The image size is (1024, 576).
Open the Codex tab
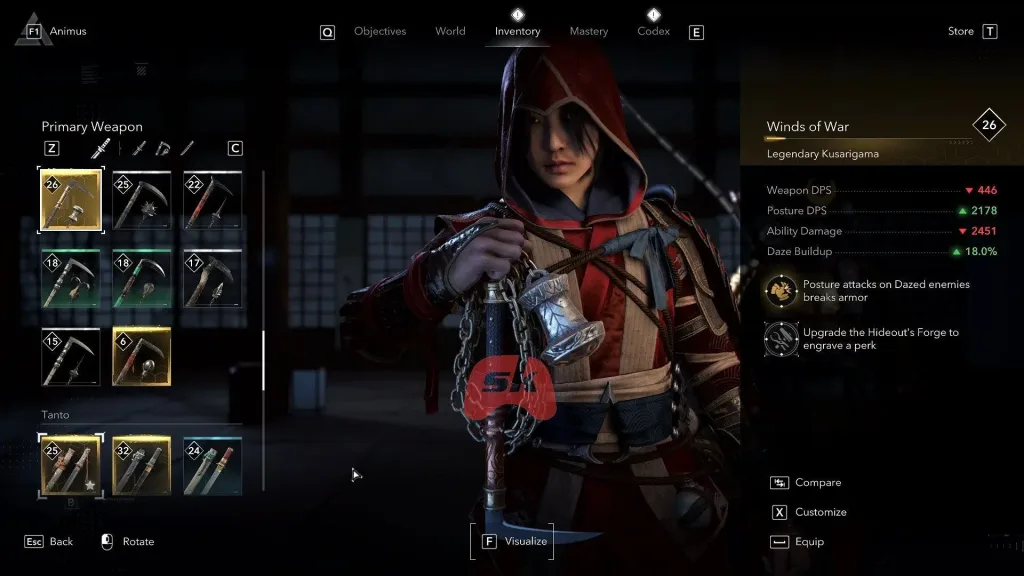pyautogui.click(x=653, y=31)
